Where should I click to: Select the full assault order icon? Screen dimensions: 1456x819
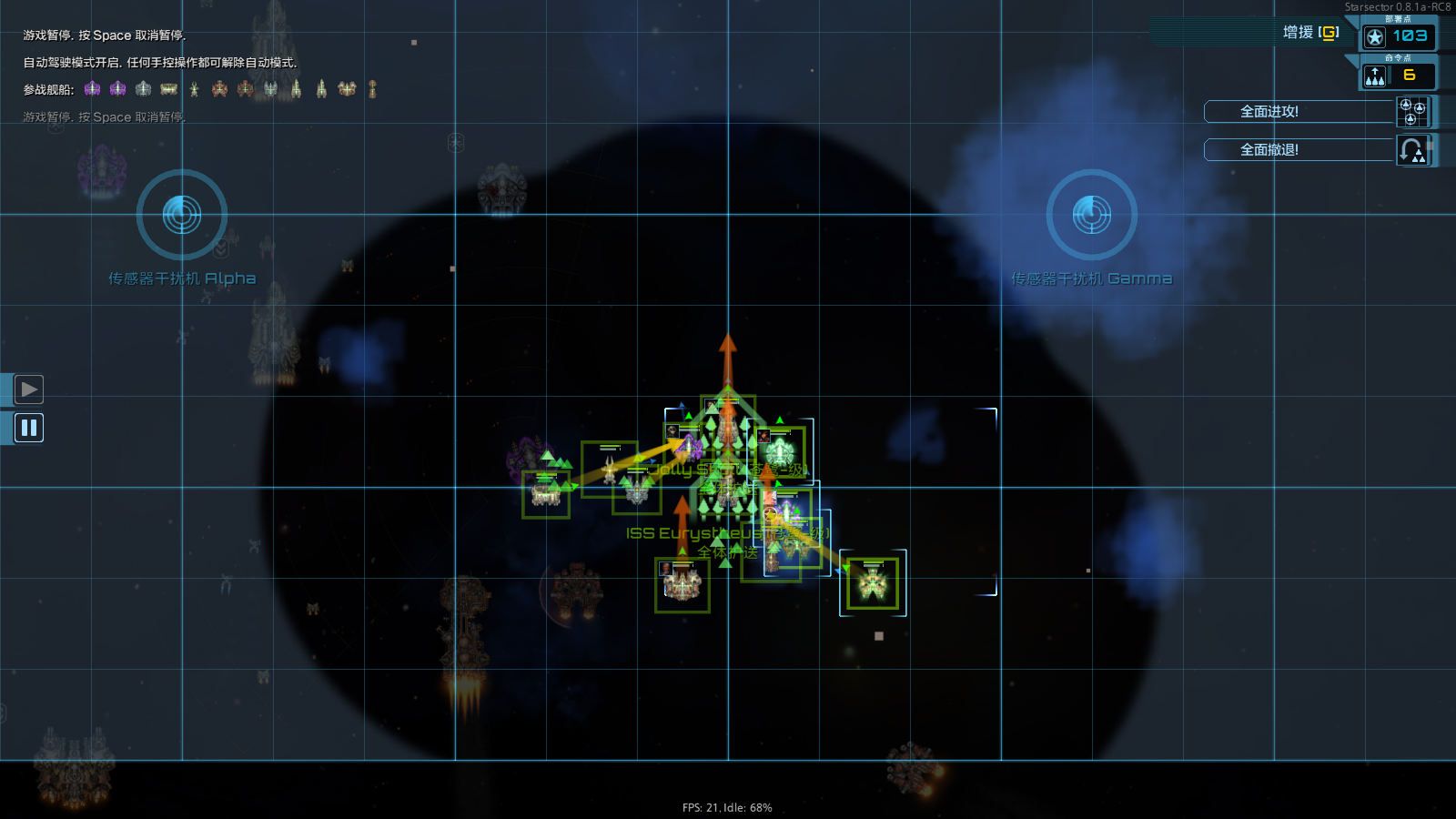tap(1411, 111)
